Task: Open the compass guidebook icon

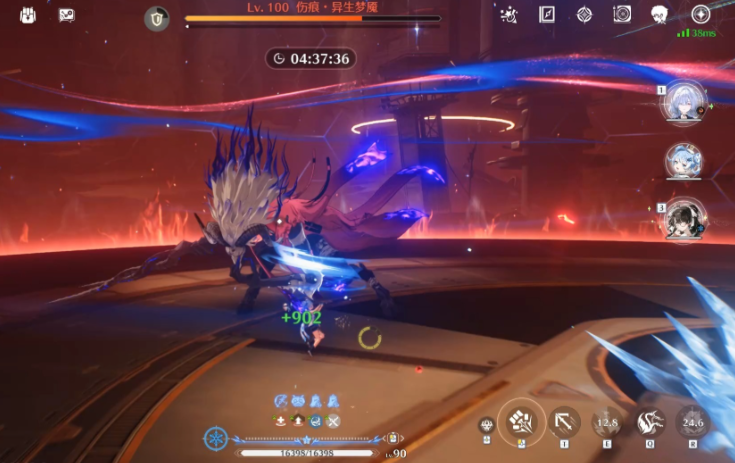Action: 547,14
